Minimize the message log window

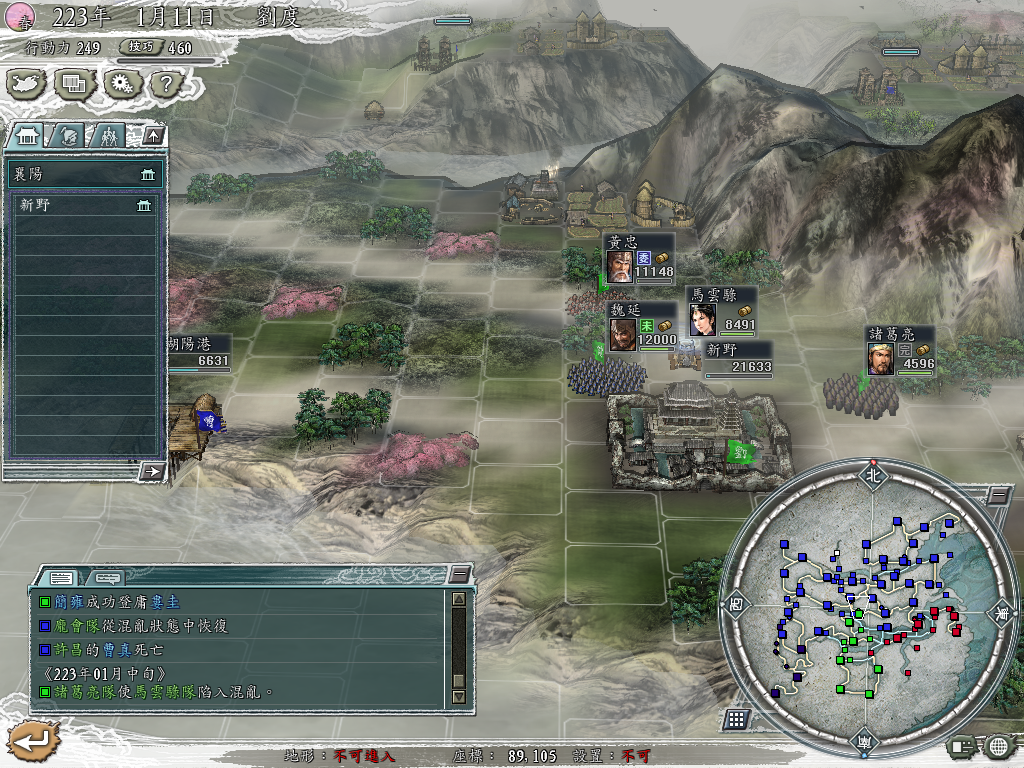click(459, 574)
